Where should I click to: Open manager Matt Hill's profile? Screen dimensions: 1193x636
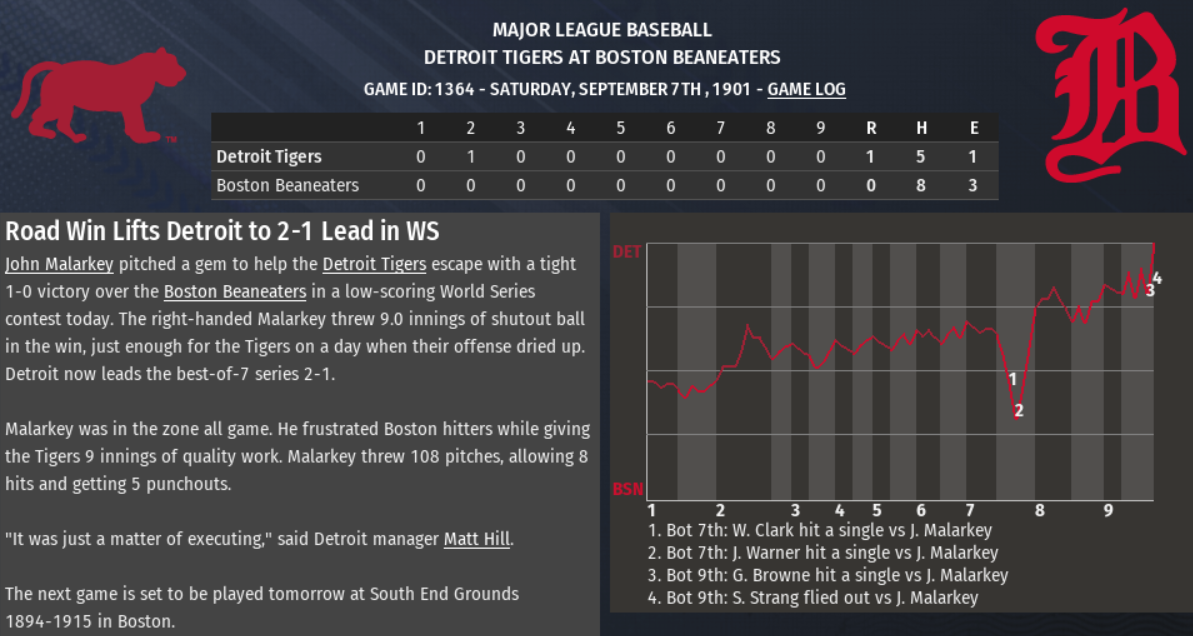click(x=477, y=539)
